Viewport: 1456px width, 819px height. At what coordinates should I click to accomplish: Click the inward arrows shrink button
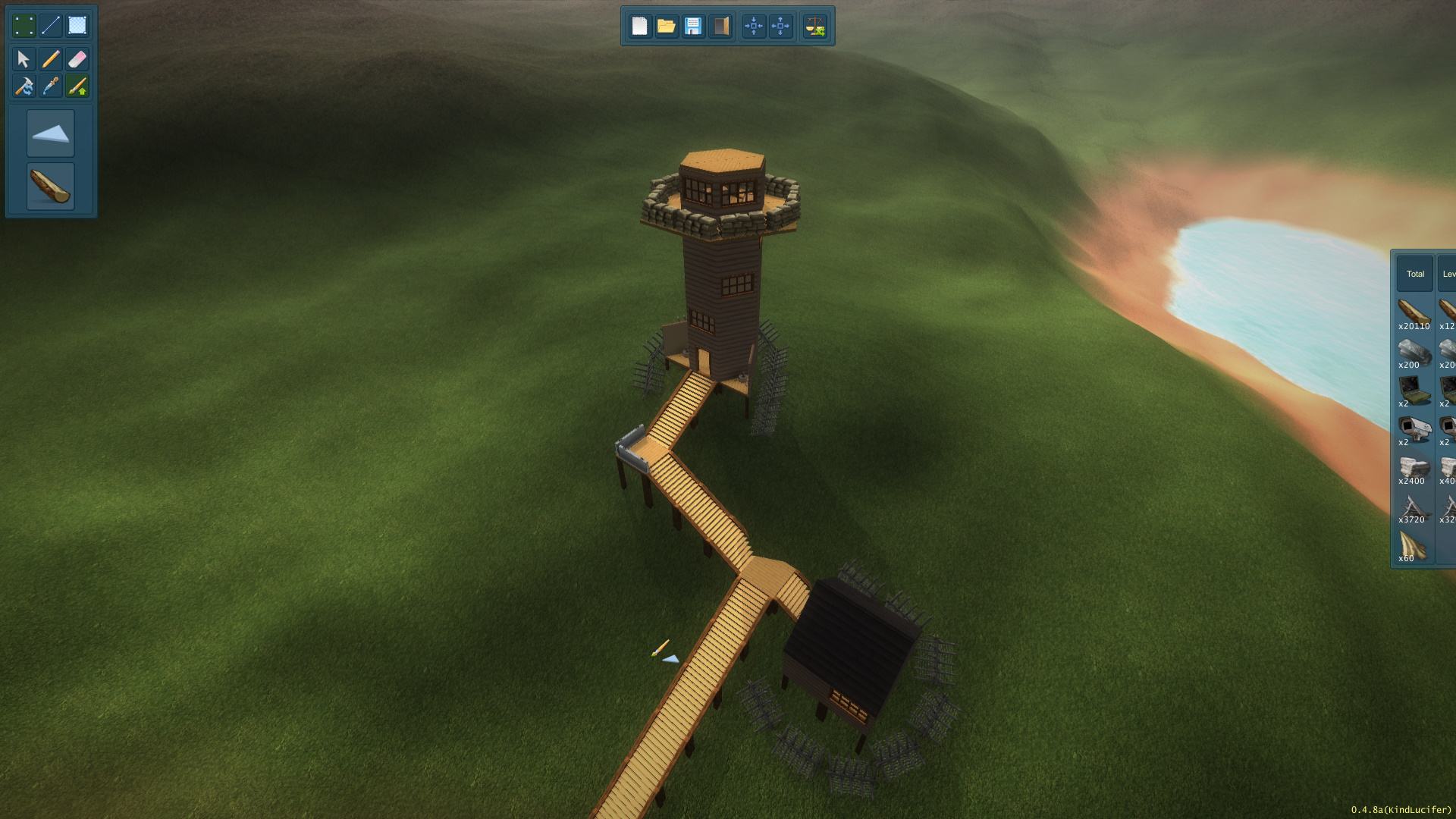tap(754, 27)
